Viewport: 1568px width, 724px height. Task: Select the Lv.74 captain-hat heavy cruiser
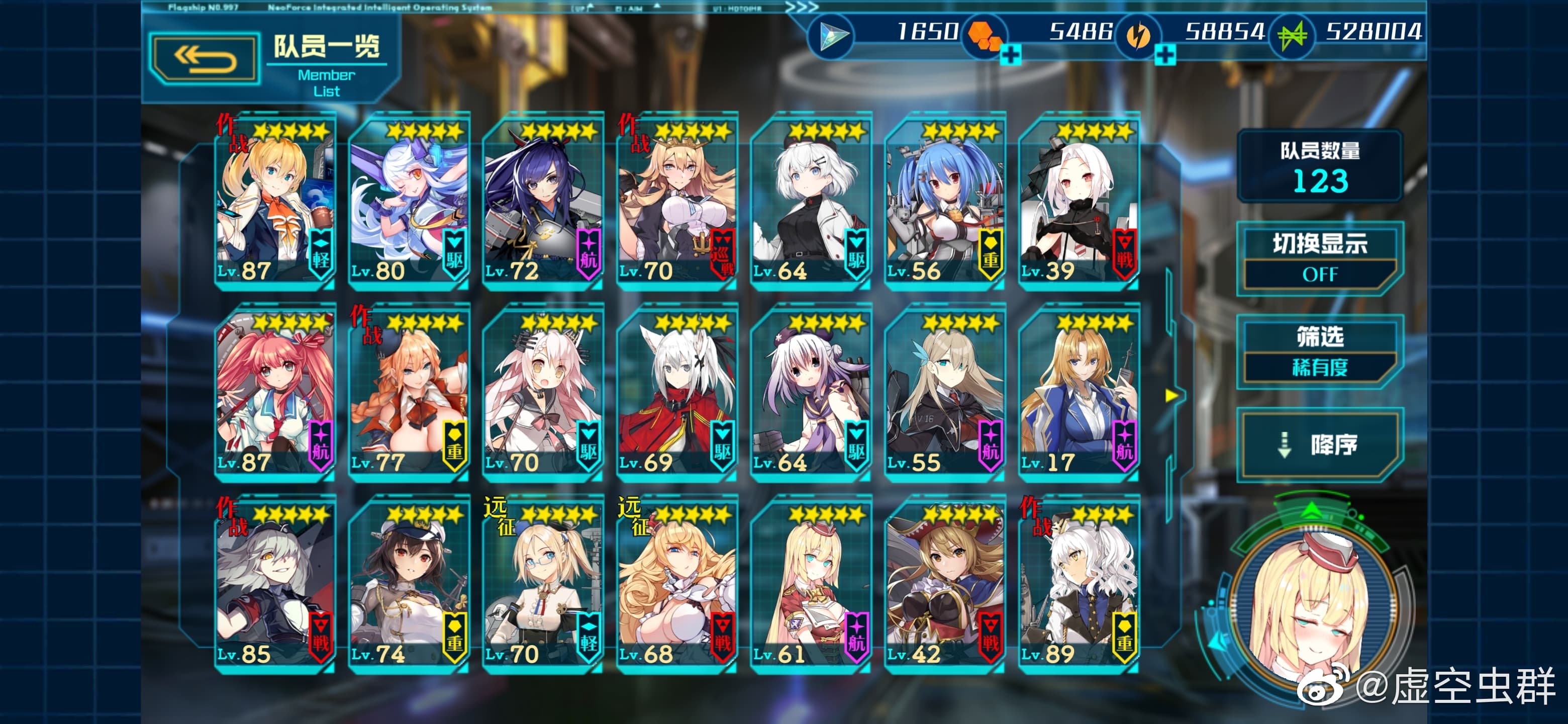click(x=409, y=585)
